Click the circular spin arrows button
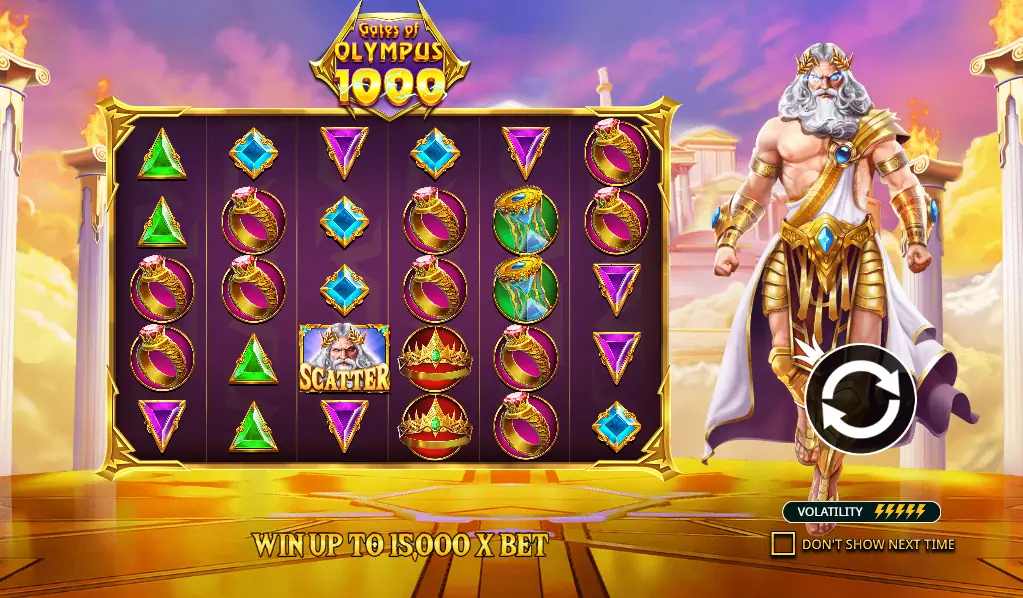This screenshot has width=1023, height=598. coord(860,400)
